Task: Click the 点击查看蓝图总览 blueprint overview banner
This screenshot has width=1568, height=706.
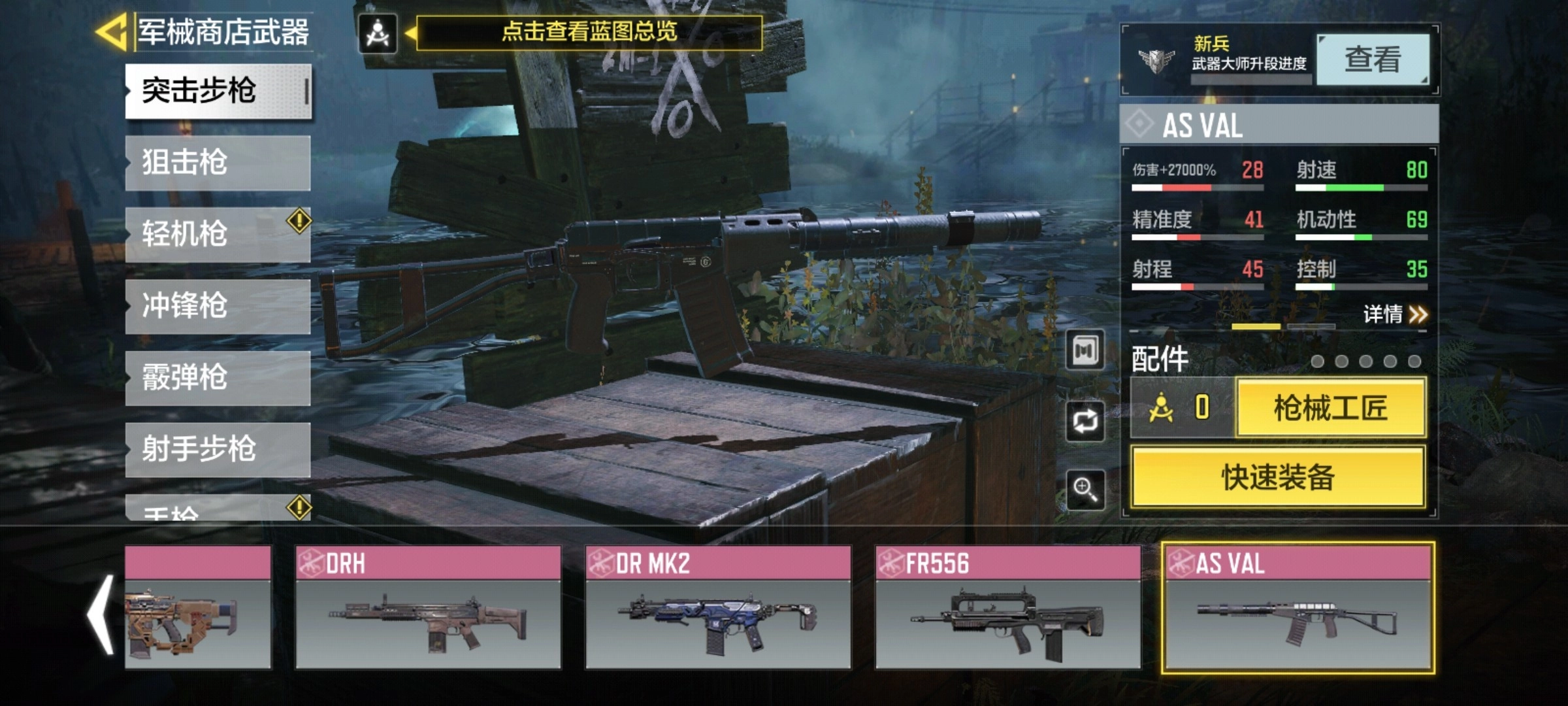Action: click(x=589, y=32)
